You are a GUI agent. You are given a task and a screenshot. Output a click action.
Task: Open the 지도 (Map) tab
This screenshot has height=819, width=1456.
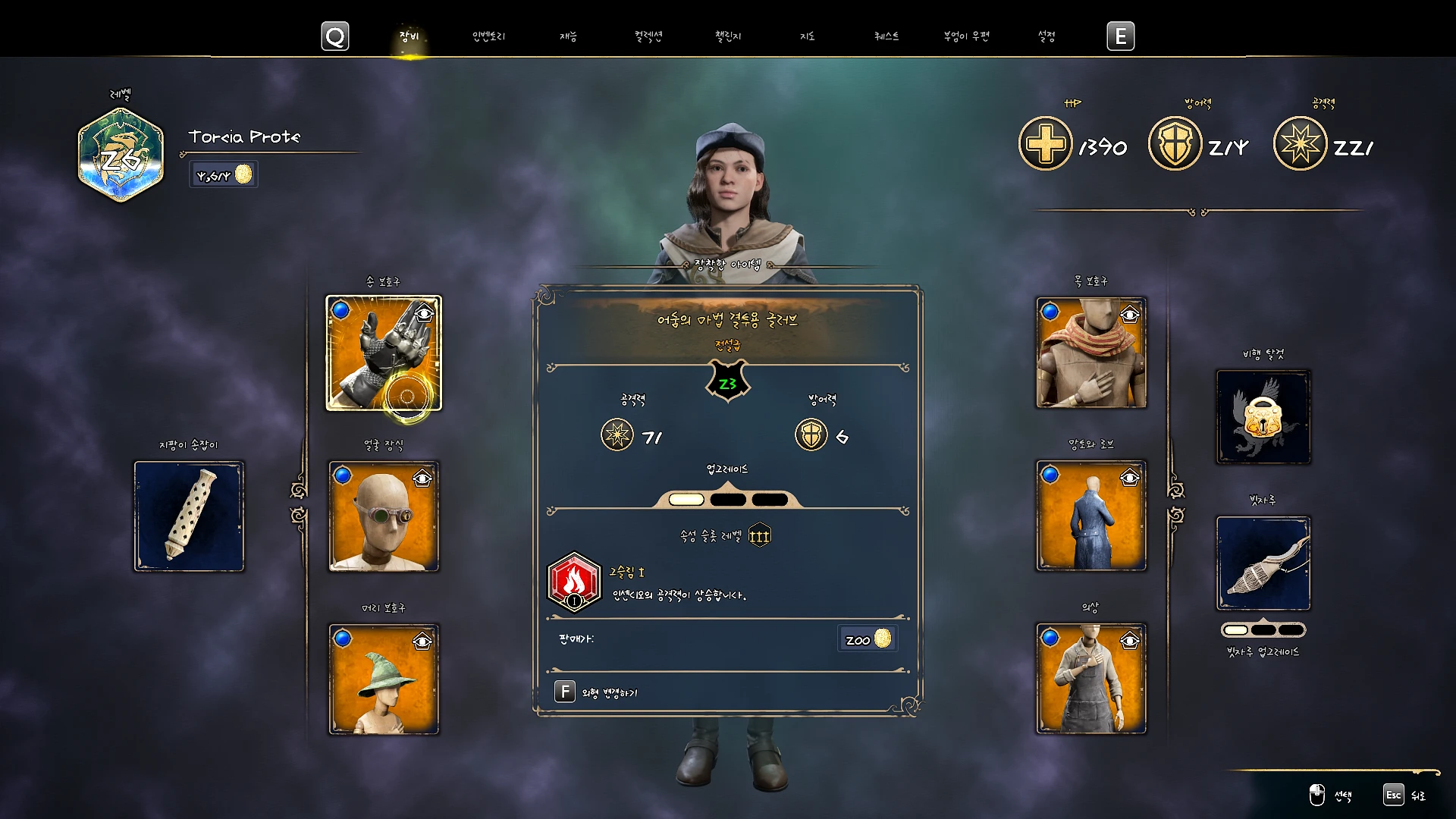pyautogui.click(x=808, y=36)
